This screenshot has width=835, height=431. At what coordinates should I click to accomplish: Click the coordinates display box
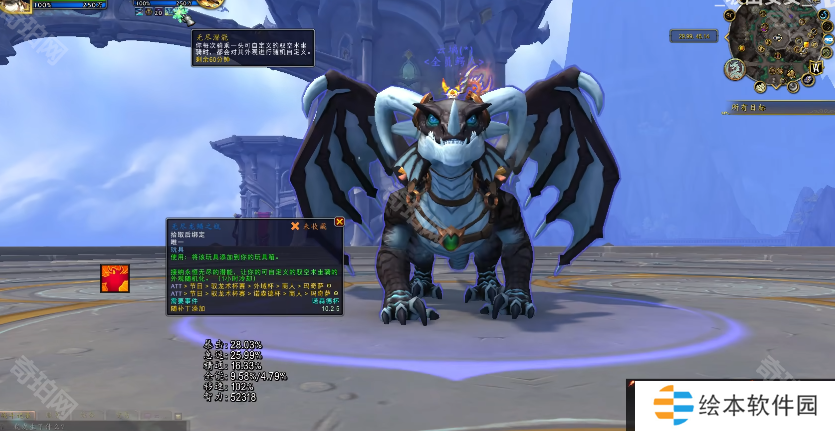point(692,37)
